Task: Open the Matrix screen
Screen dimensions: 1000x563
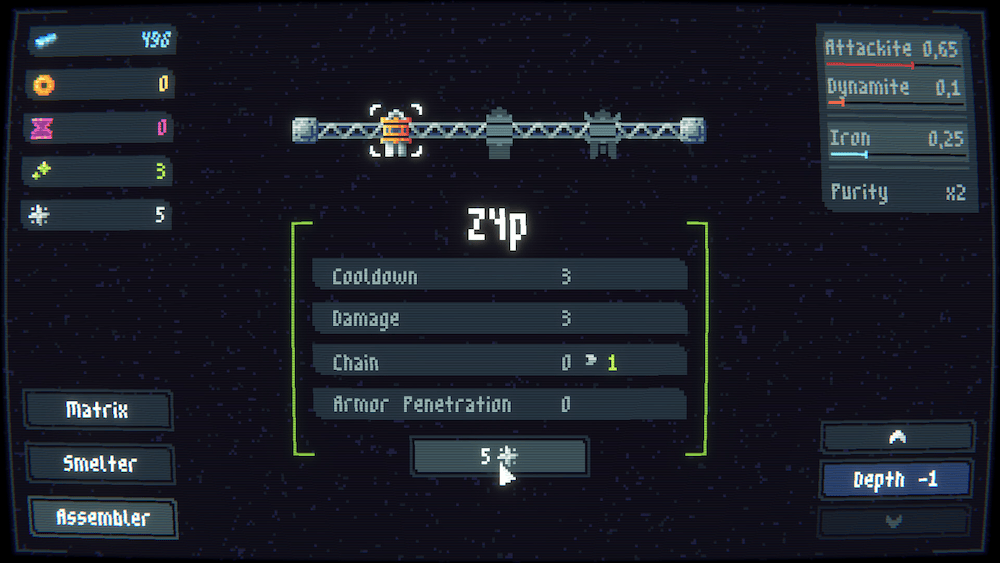Action: 98,410
